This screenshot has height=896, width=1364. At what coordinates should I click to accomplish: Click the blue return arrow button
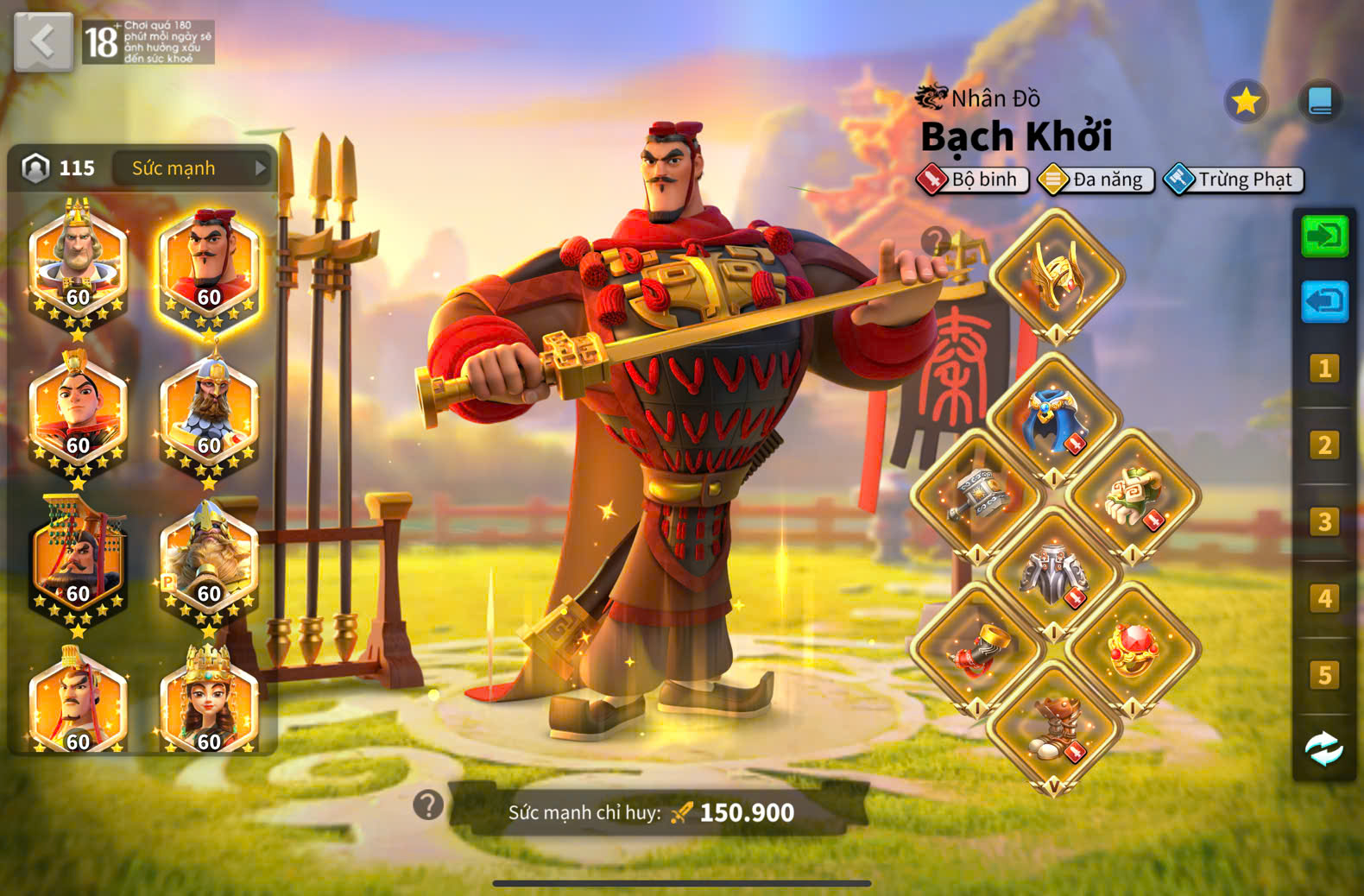point(1324,301)
